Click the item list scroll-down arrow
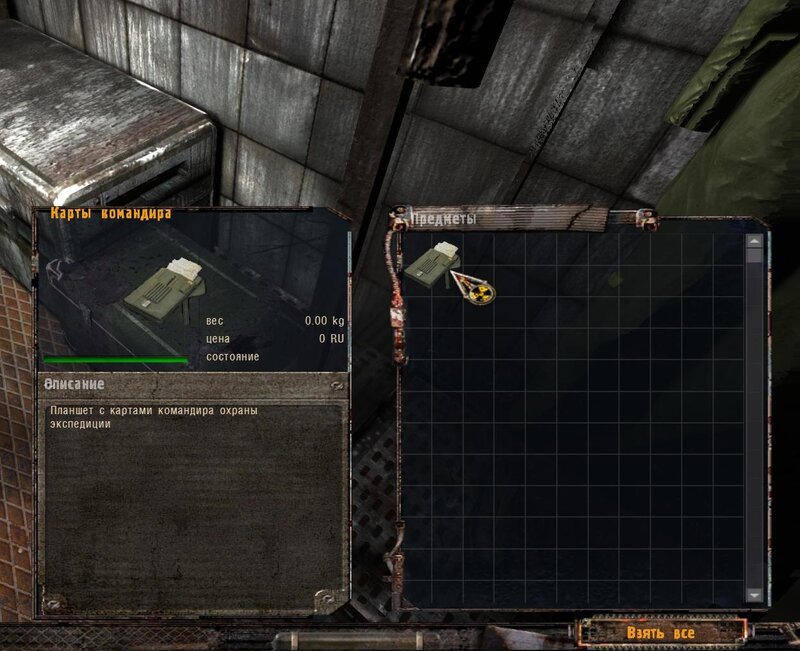The image size is (800, 651). point(754,594)
